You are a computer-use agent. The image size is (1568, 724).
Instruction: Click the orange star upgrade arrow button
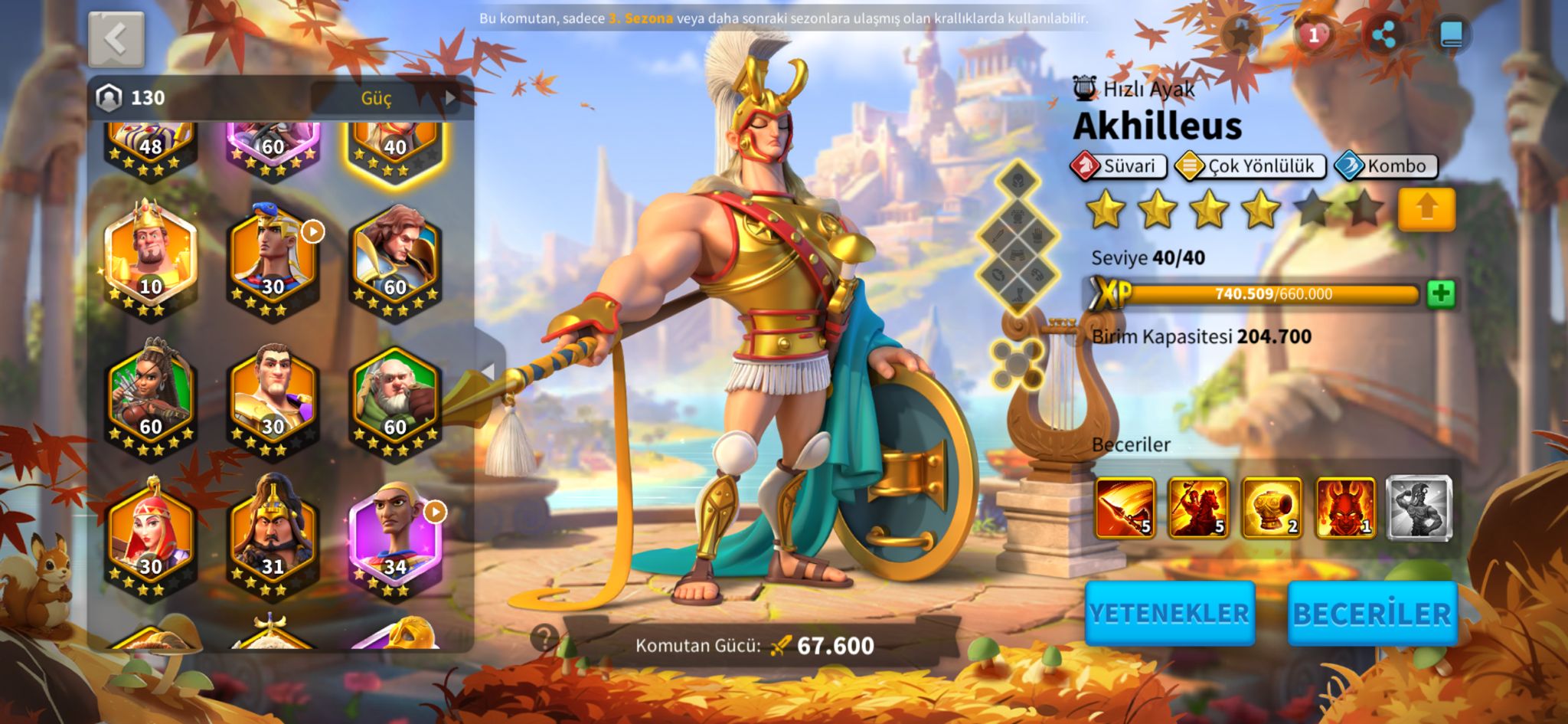pos(1426,208)
